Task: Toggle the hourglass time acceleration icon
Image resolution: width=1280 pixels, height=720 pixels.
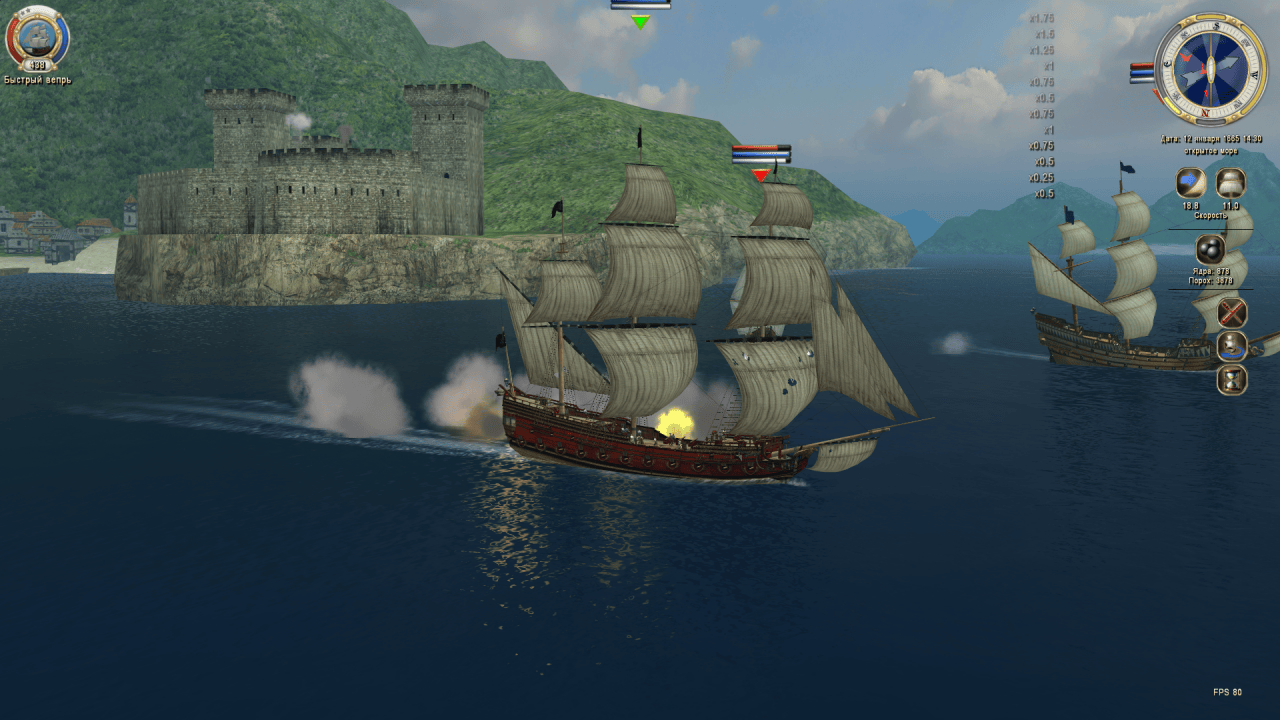Action: click(1232, 380)
